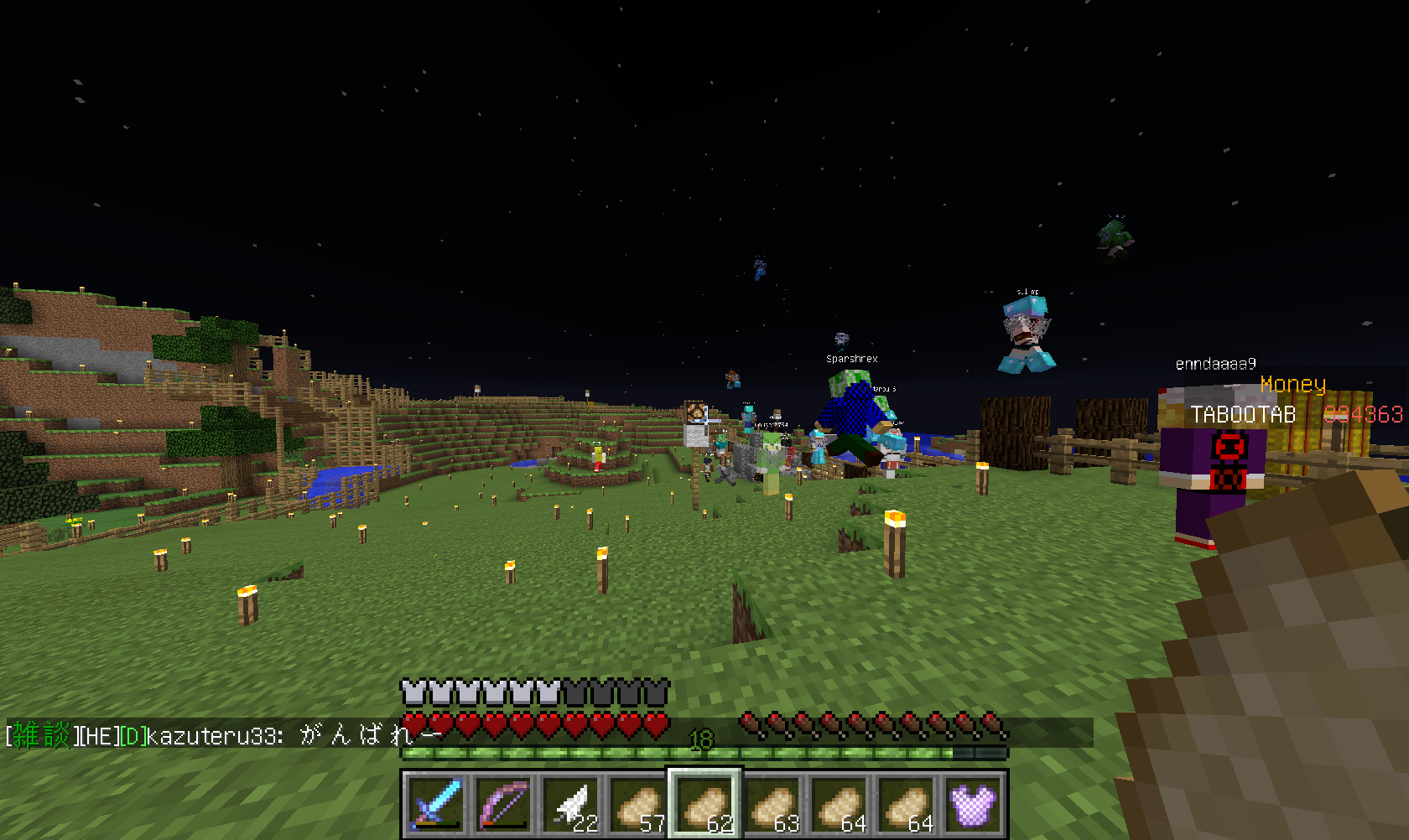Click the highlighted 62 baked potato slot
1409x840 pixels.
point(704,803)
